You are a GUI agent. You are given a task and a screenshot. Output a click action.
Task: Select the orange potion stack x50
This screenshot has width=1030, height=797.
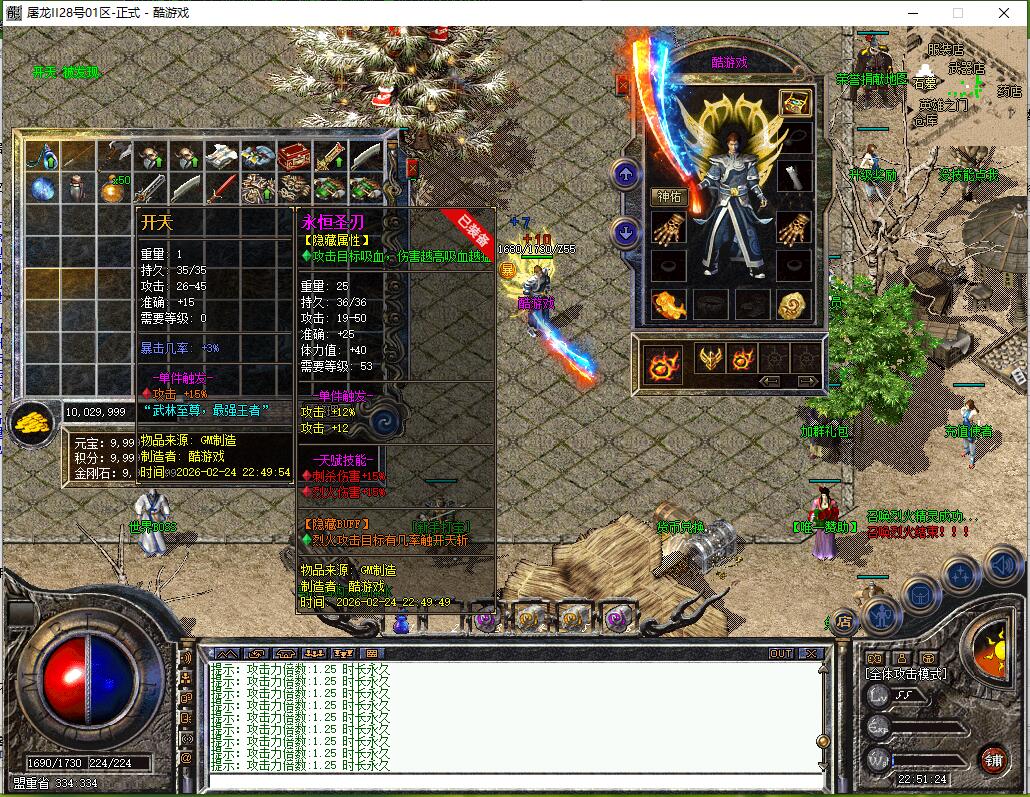click(111, 187)
